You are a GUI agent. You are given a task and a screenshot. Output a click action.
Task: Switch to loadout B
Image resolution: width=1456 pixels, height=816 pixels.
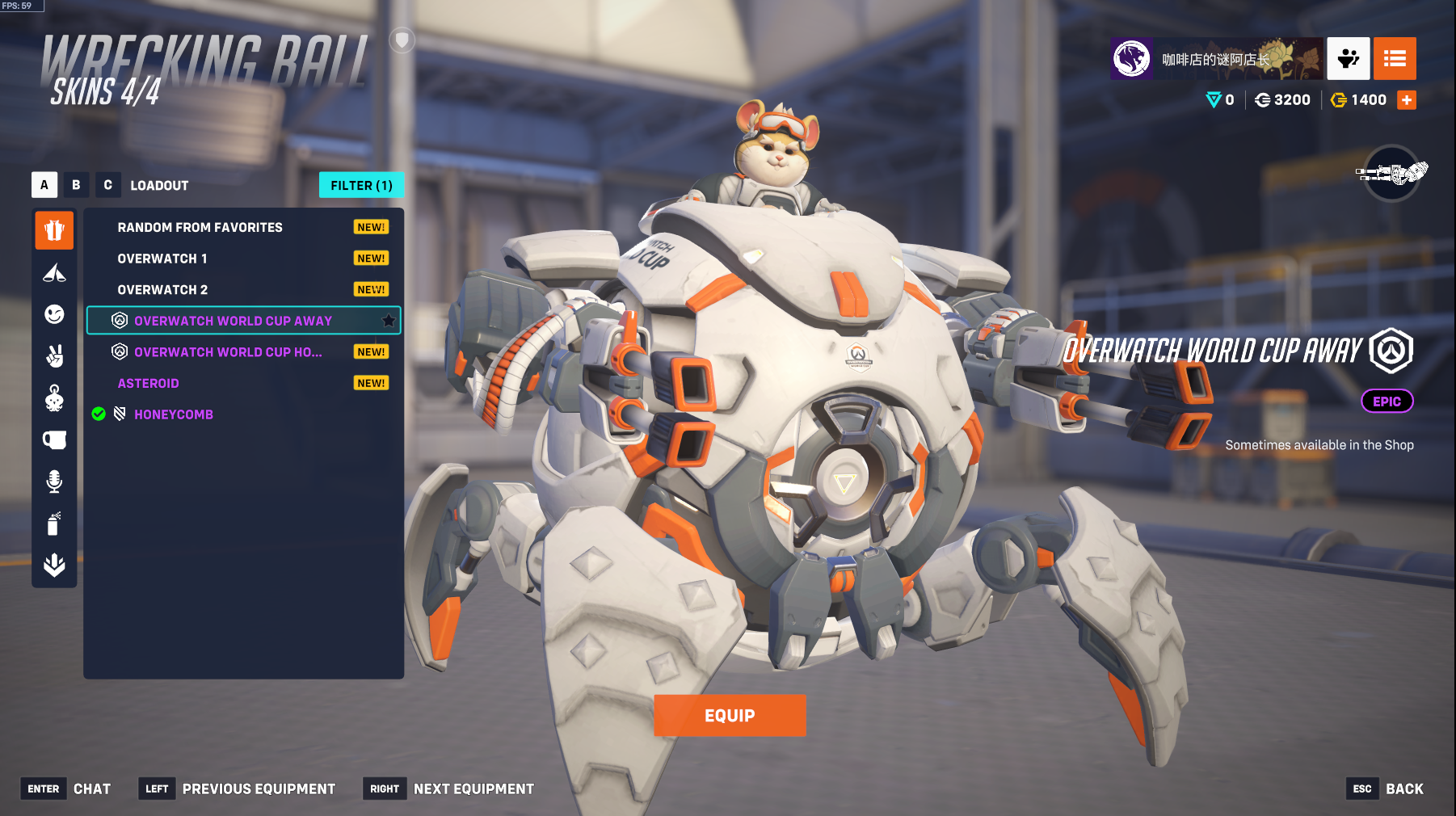point(76,185)
